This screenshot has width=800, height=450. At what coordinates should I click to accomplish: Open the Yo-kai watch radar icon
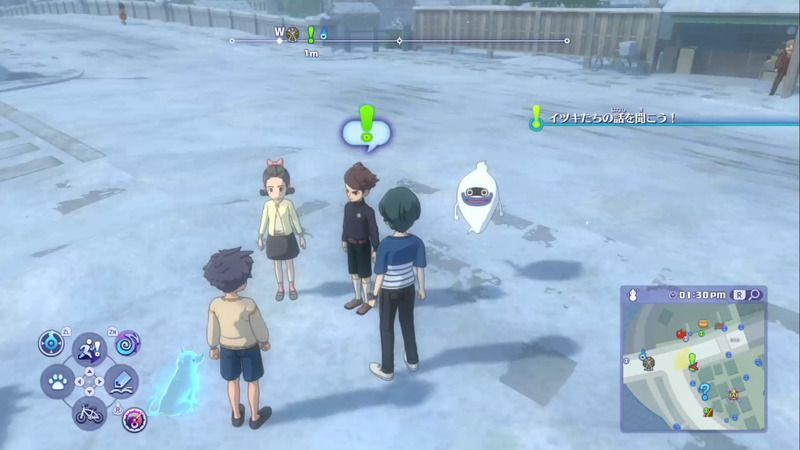click(51, 344)
